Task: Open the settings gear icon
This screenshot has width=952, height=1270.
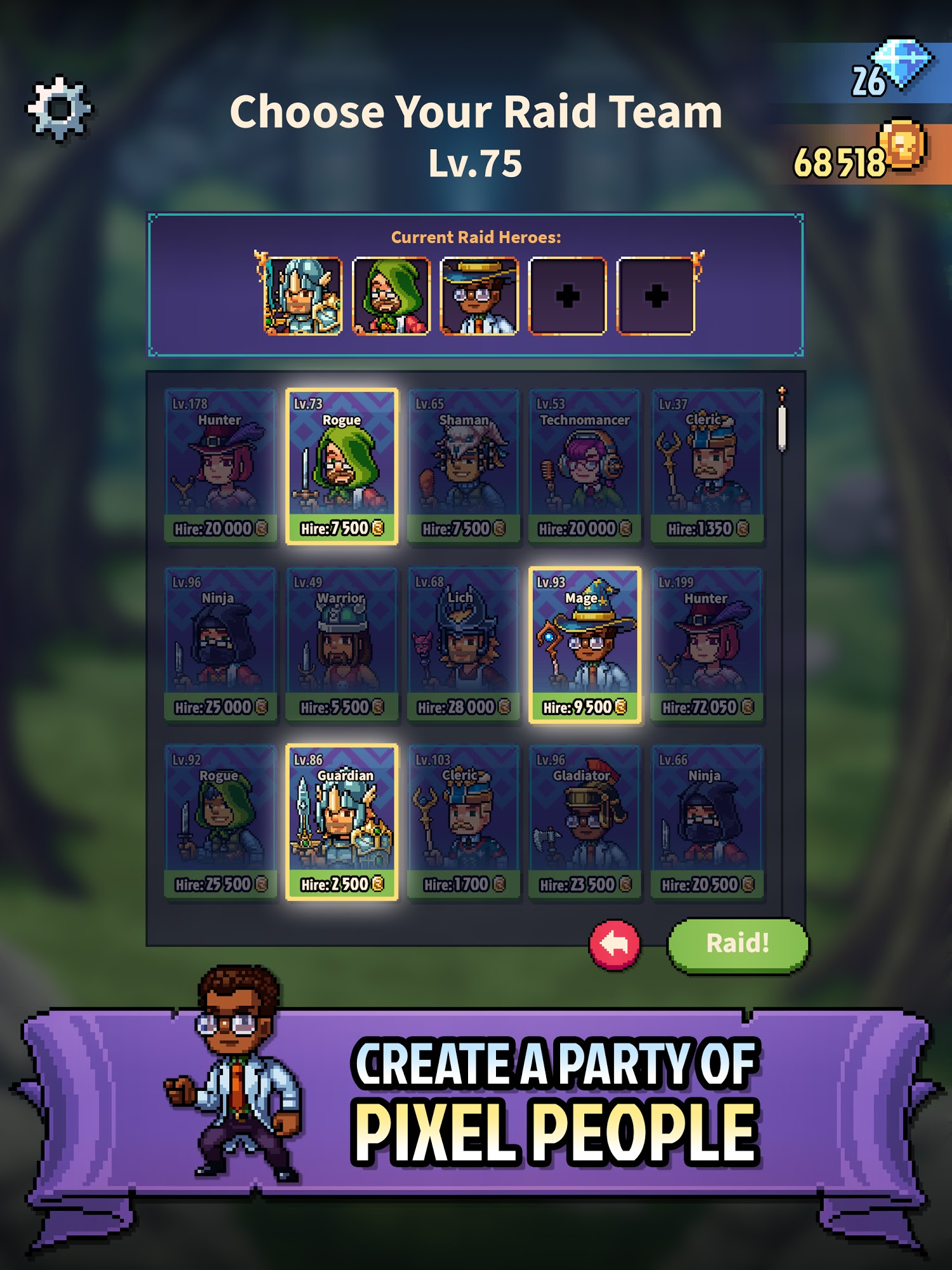Action: pos(60,108)
